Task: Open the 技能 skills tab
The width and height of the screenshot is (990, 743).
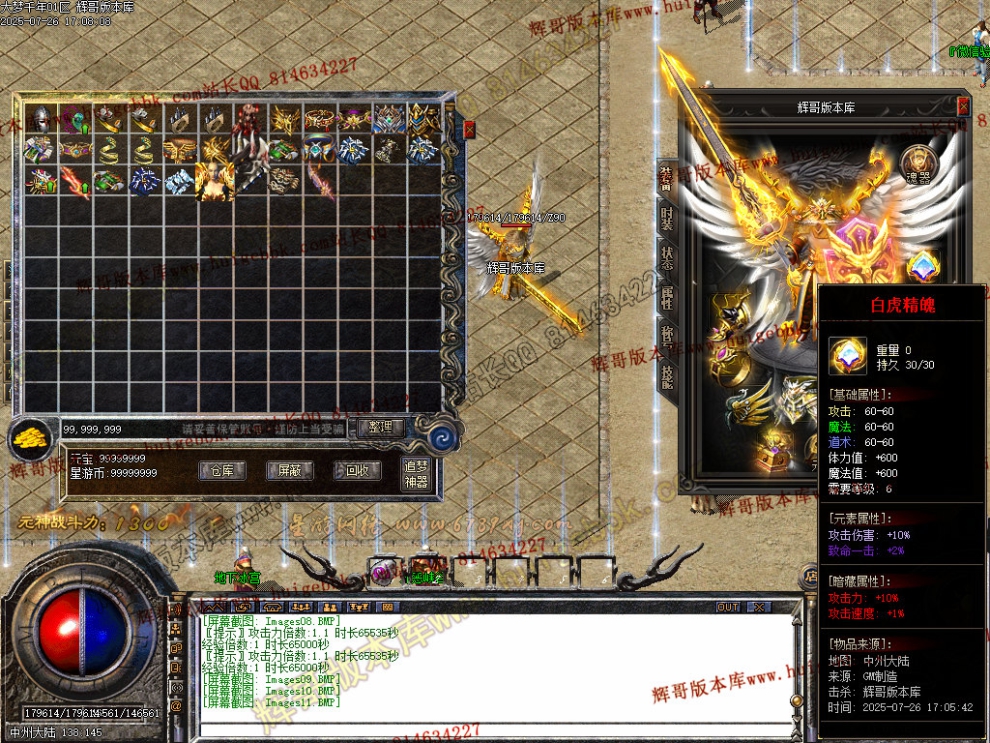Action: coord(667,372)
